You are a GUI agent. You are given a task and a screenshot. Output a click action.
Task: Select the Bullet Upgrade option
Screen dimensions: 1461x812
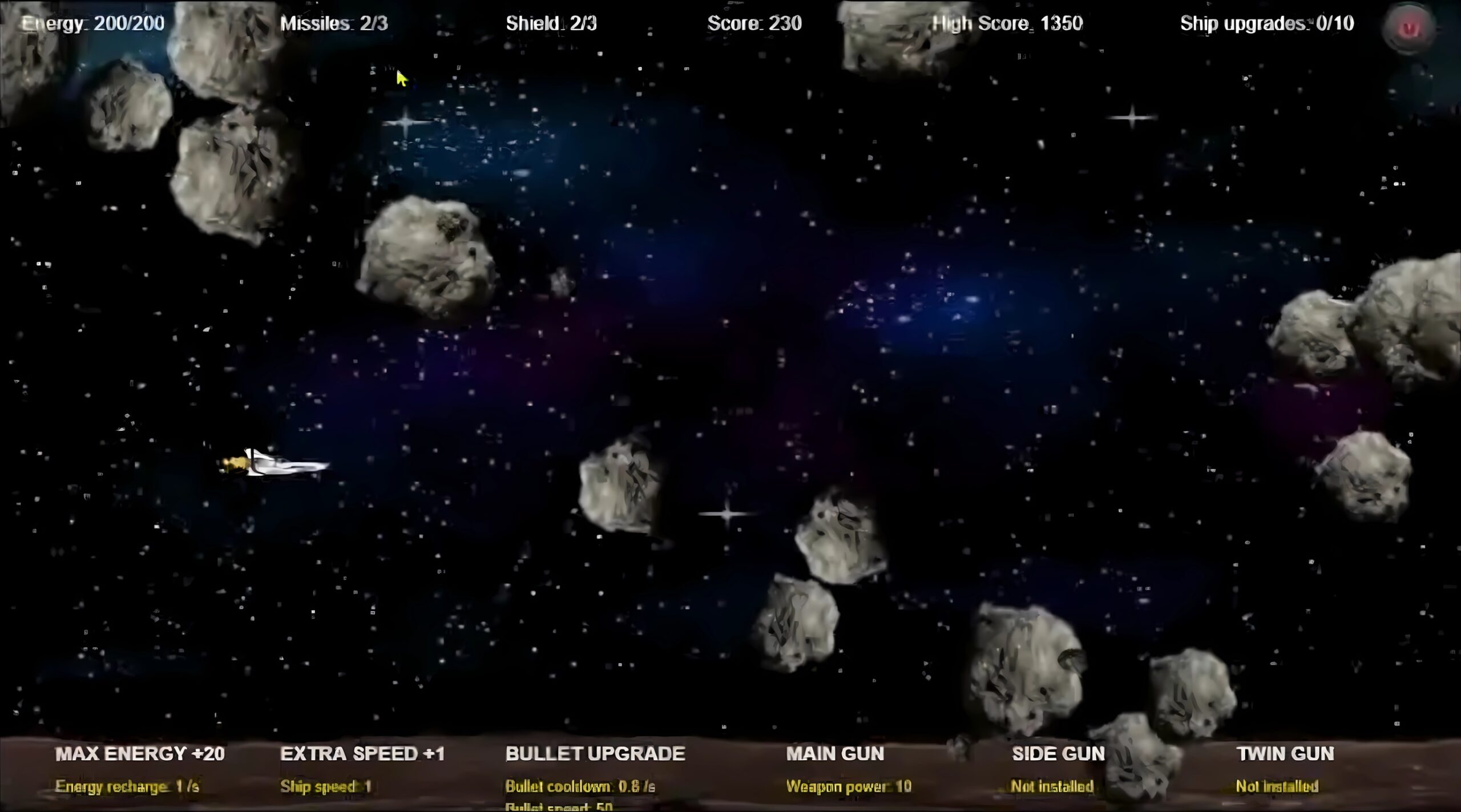(595, 754)
